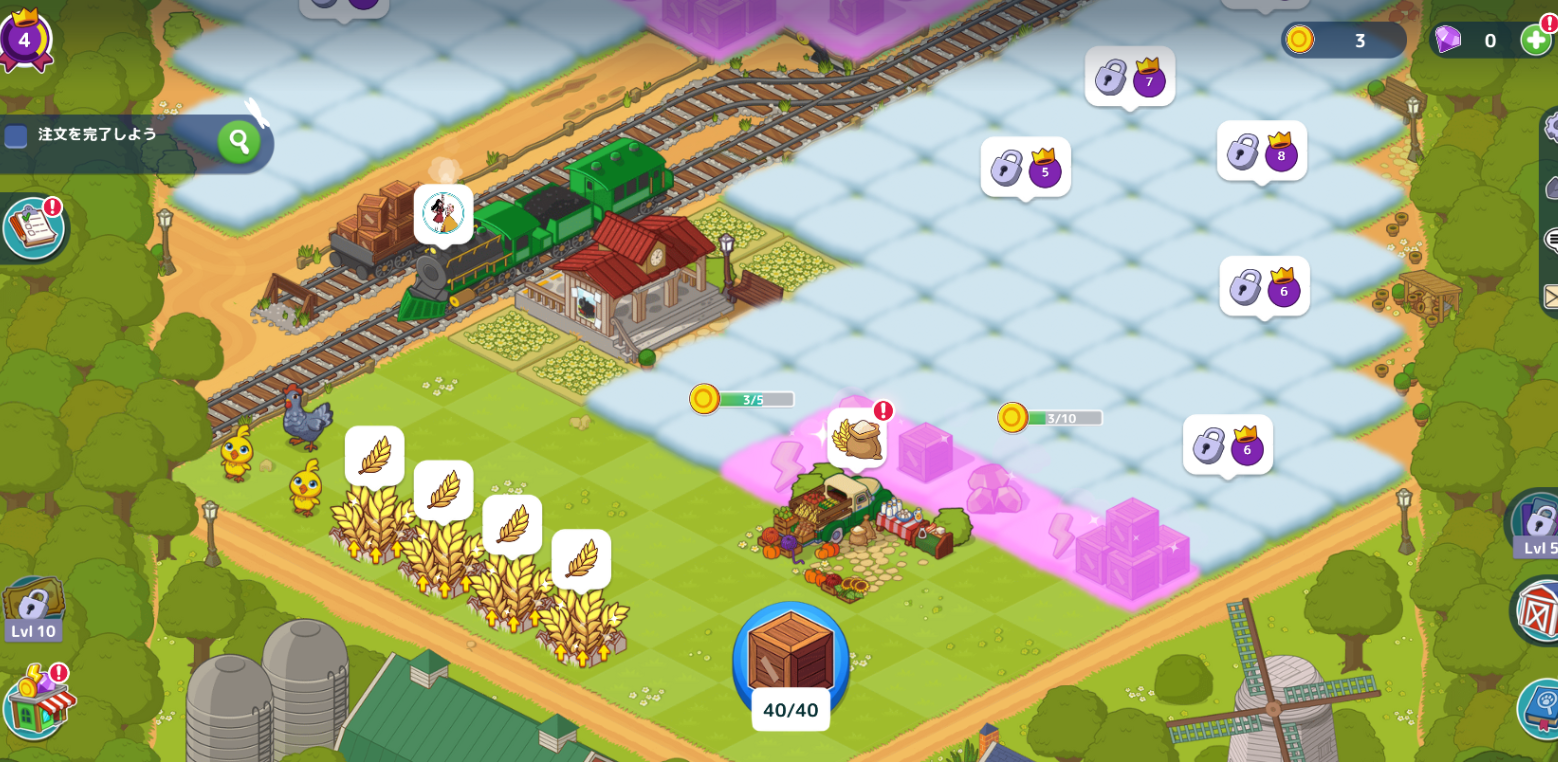Open the chat speech bubble icon
1558x762 pixels.
(1551, 240)
